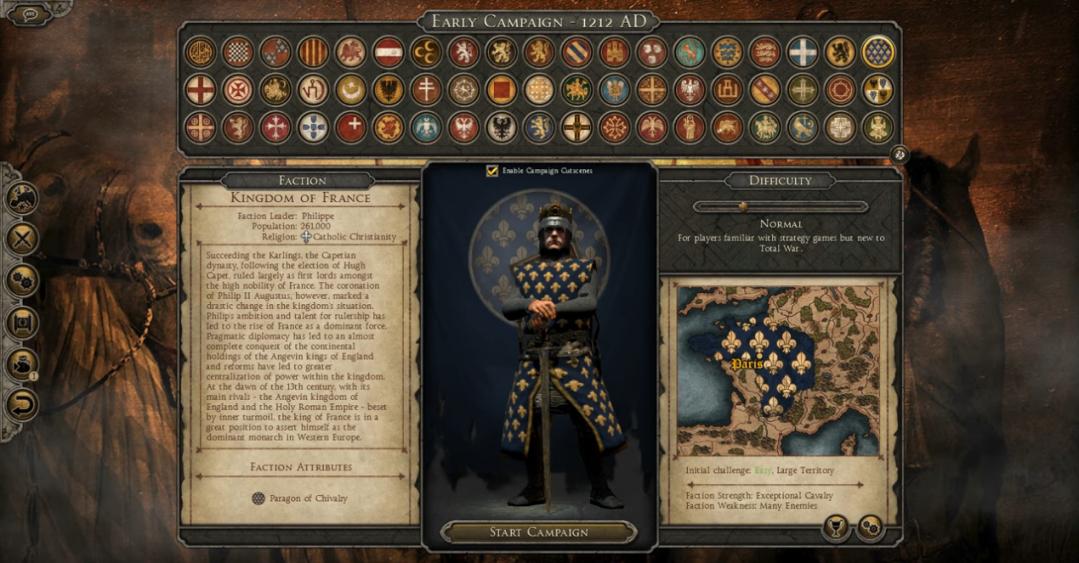Screen dimensions: 1079x563
Task: Open the campaign options gears button
Action: (869, 528)
